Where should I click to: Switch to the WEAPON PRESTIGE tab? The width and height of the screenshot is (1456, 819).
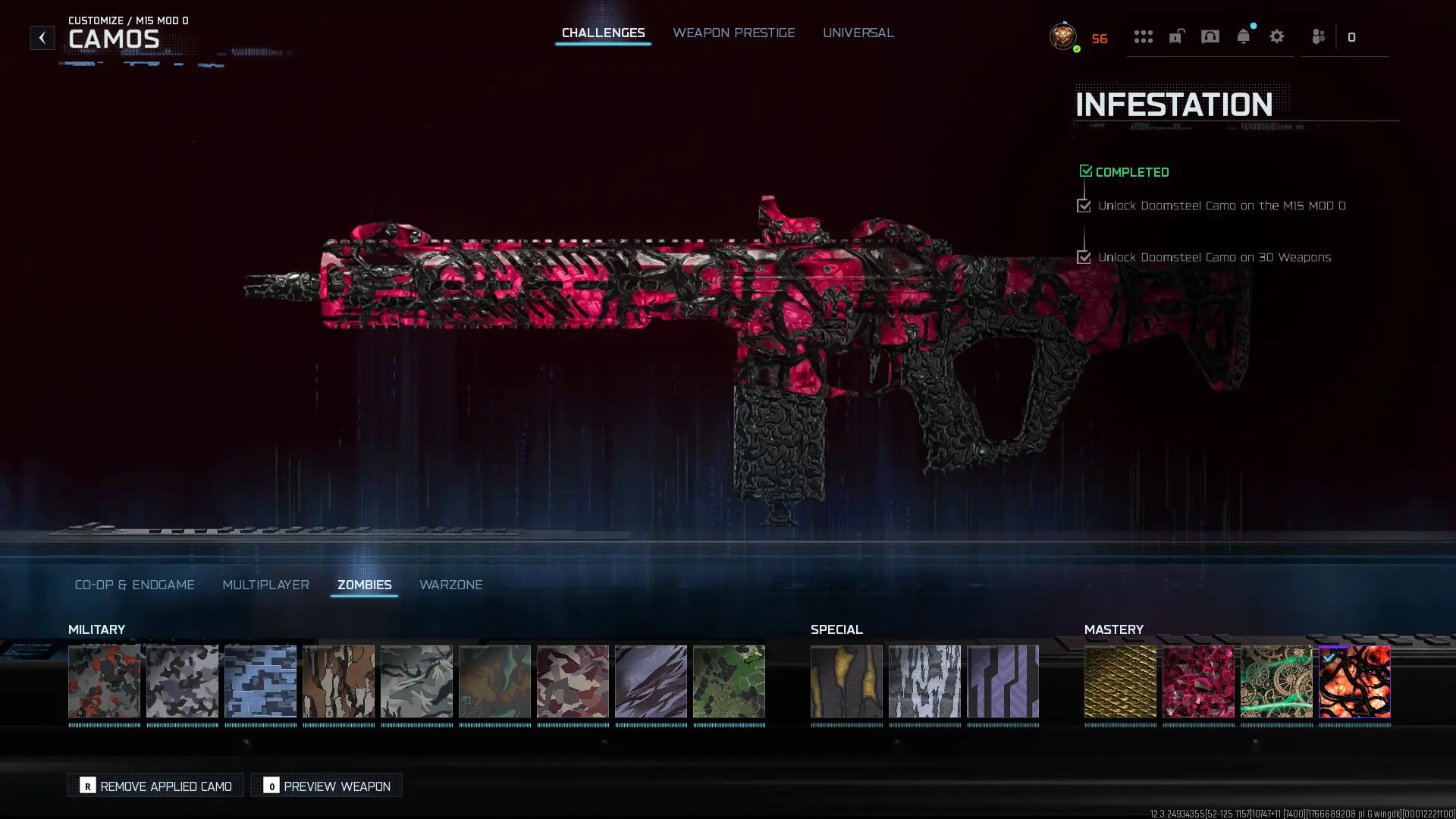(733, 33)
